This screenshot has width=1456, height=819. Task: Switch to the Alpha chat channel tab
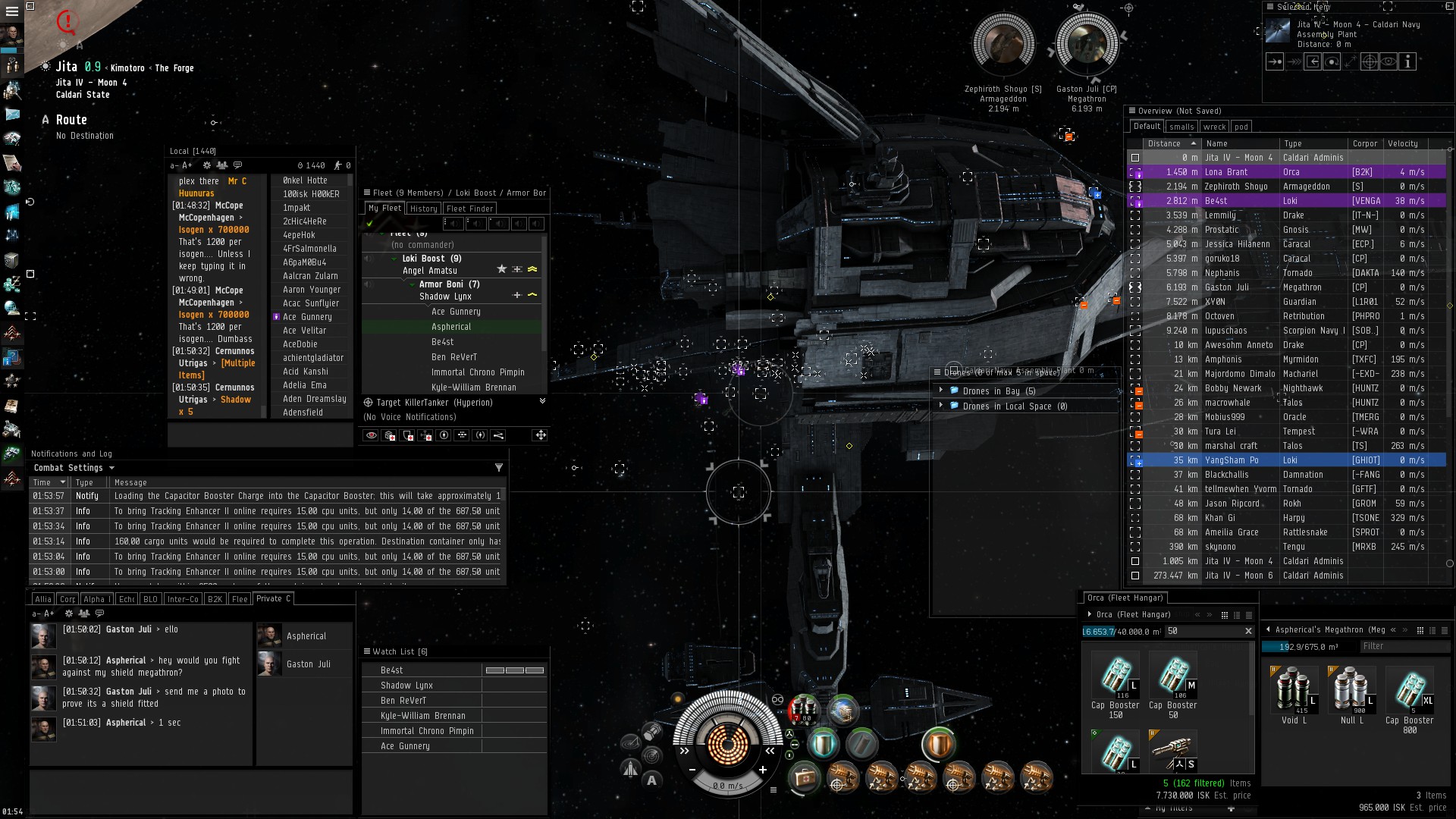tap(95, 599)
